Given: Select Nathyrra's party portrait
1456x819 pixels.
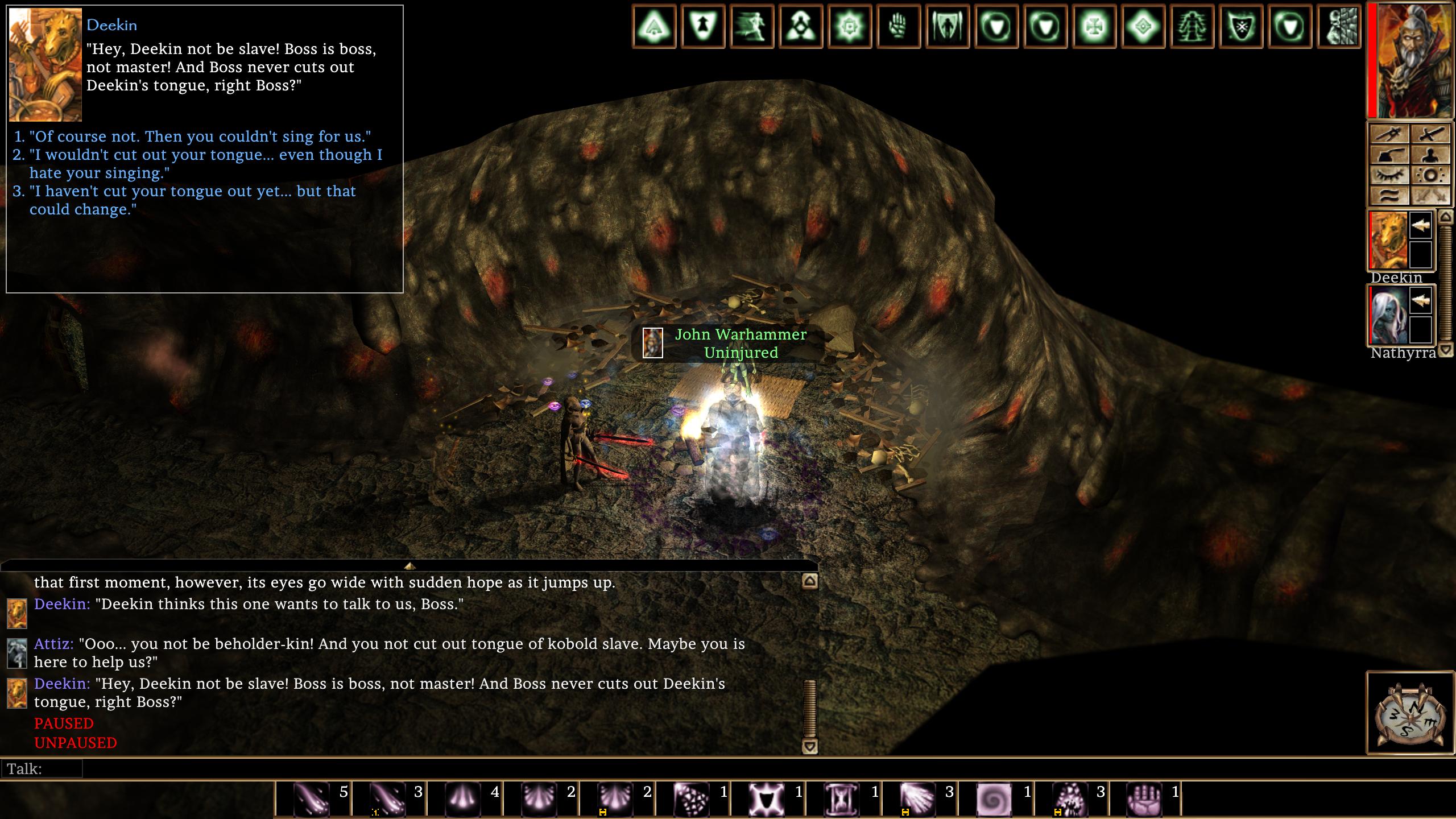Looking at the screenshot, I should 1388,316.
